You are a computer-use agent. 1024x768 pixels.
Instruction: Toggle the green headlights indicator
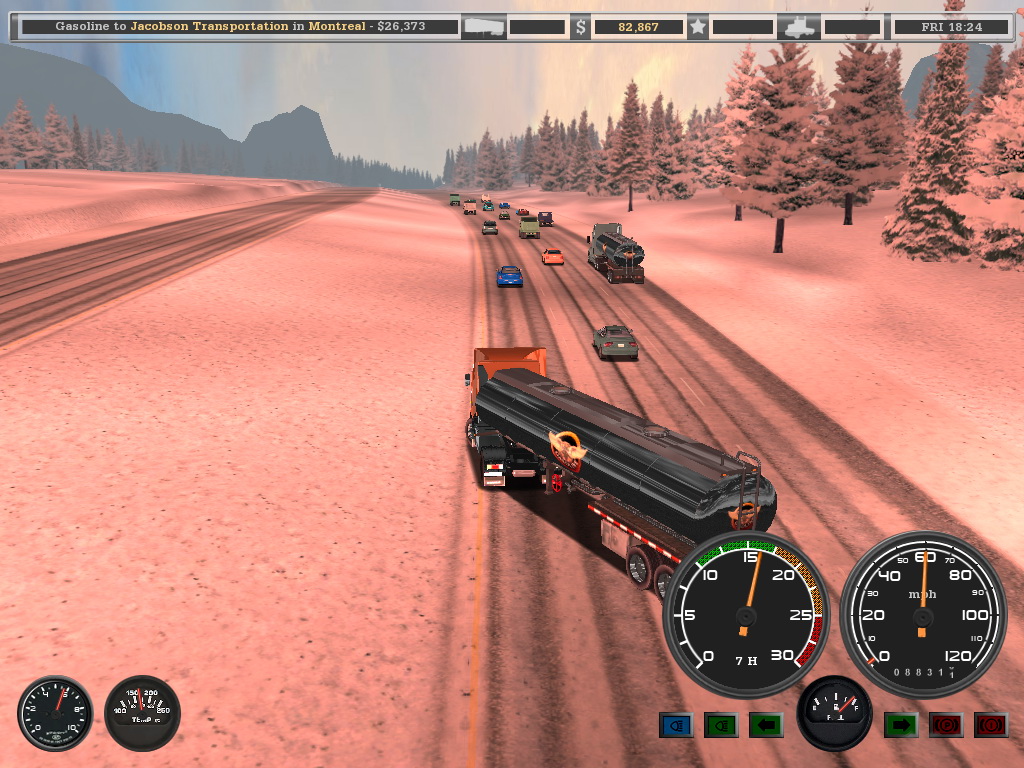coord(721,724)
